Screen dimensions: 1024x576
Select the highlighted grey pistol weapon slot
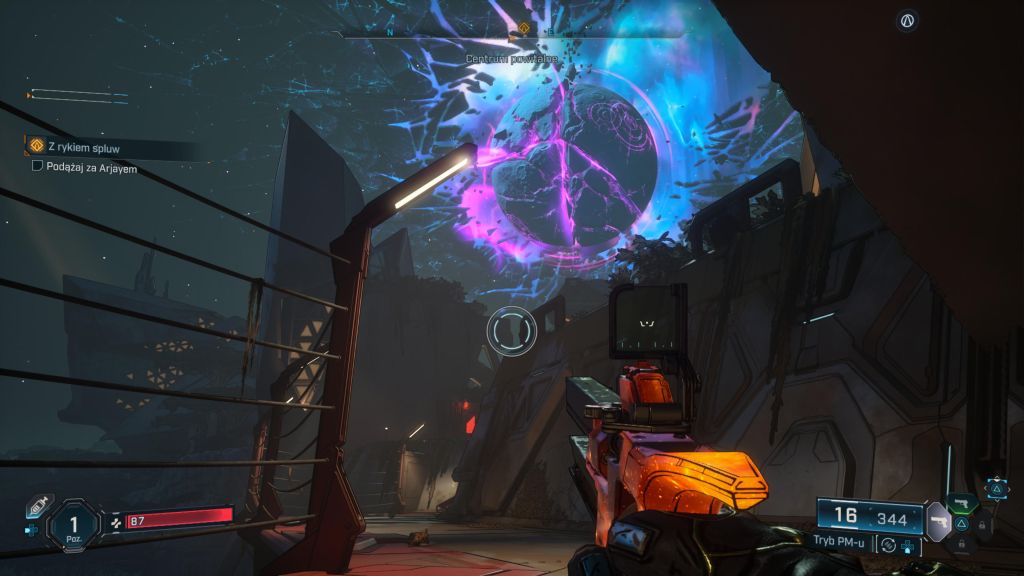939,521
